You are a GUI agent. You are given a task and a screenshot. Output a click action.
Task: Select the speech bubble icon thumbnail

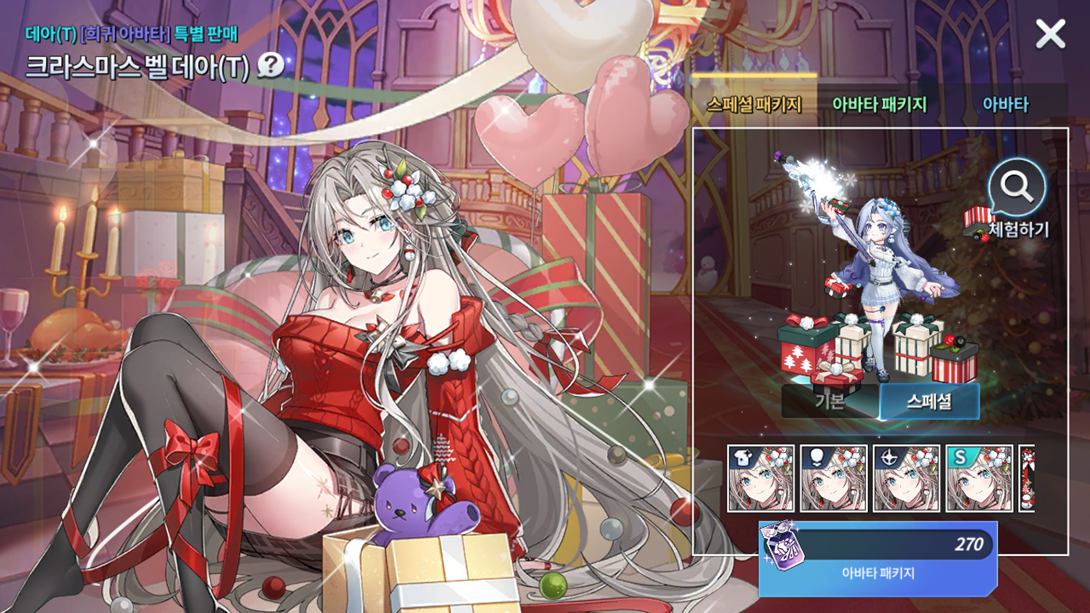834,479
